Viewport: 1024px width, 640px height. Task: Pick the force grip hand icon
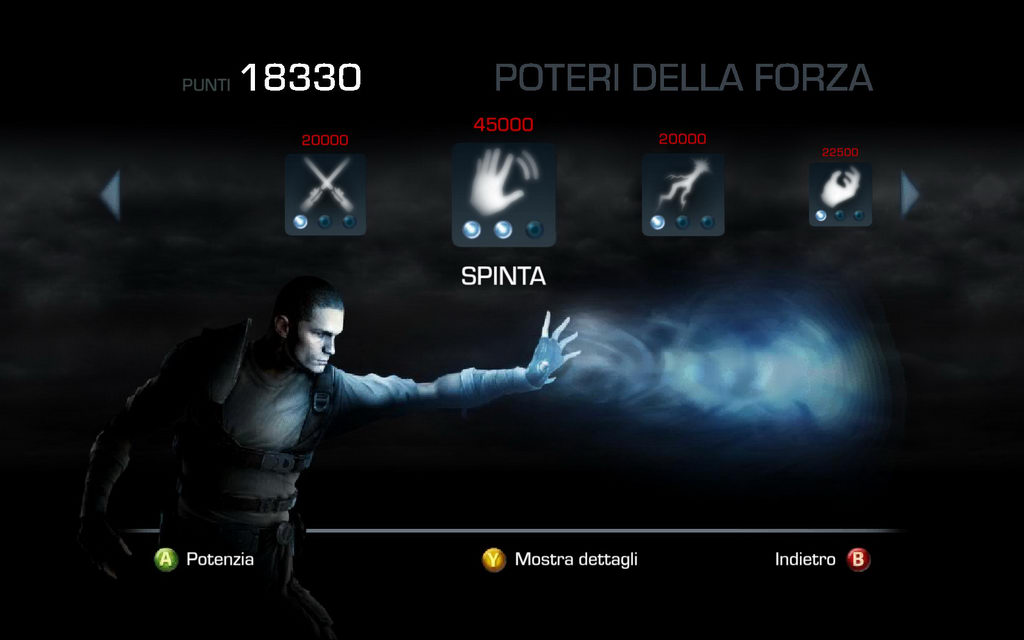pyautogui.click(x=840, y=193)
